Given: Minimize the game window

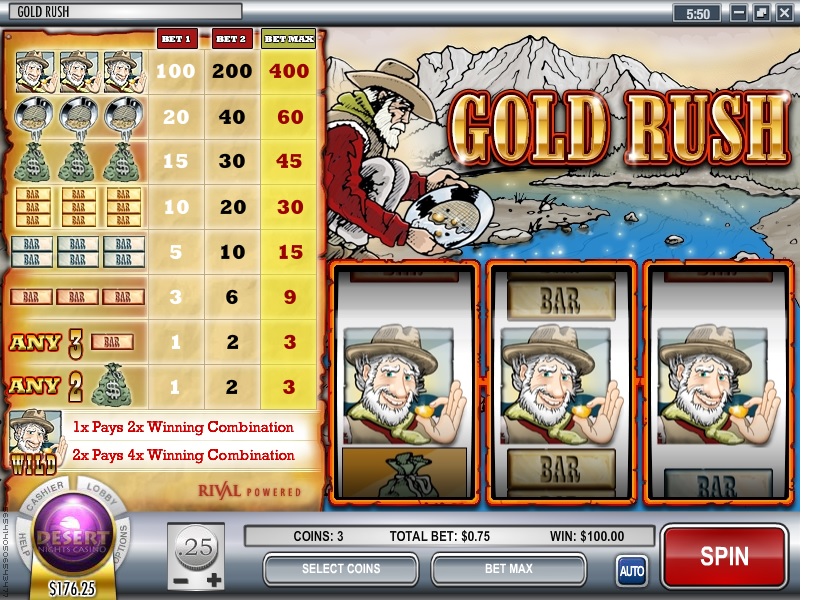Looking at the screenshot, I should click(x=739, y=13).
